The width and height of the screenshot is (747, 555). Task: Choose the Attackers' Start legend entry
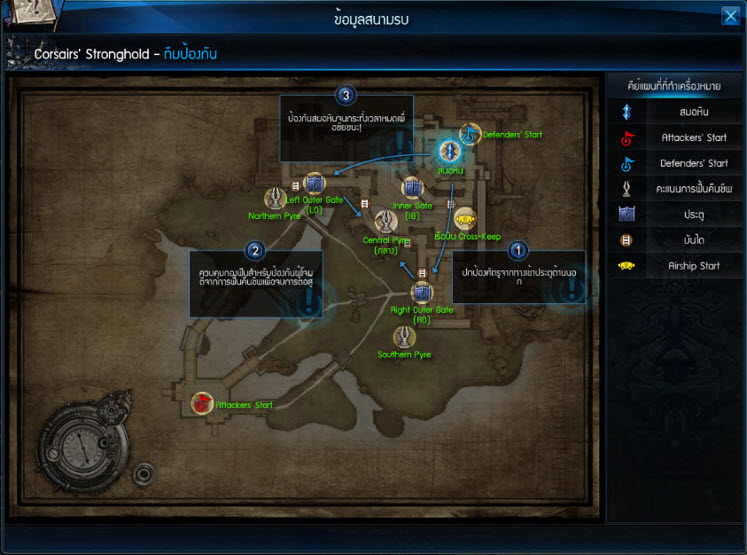[x=675, y=138]
